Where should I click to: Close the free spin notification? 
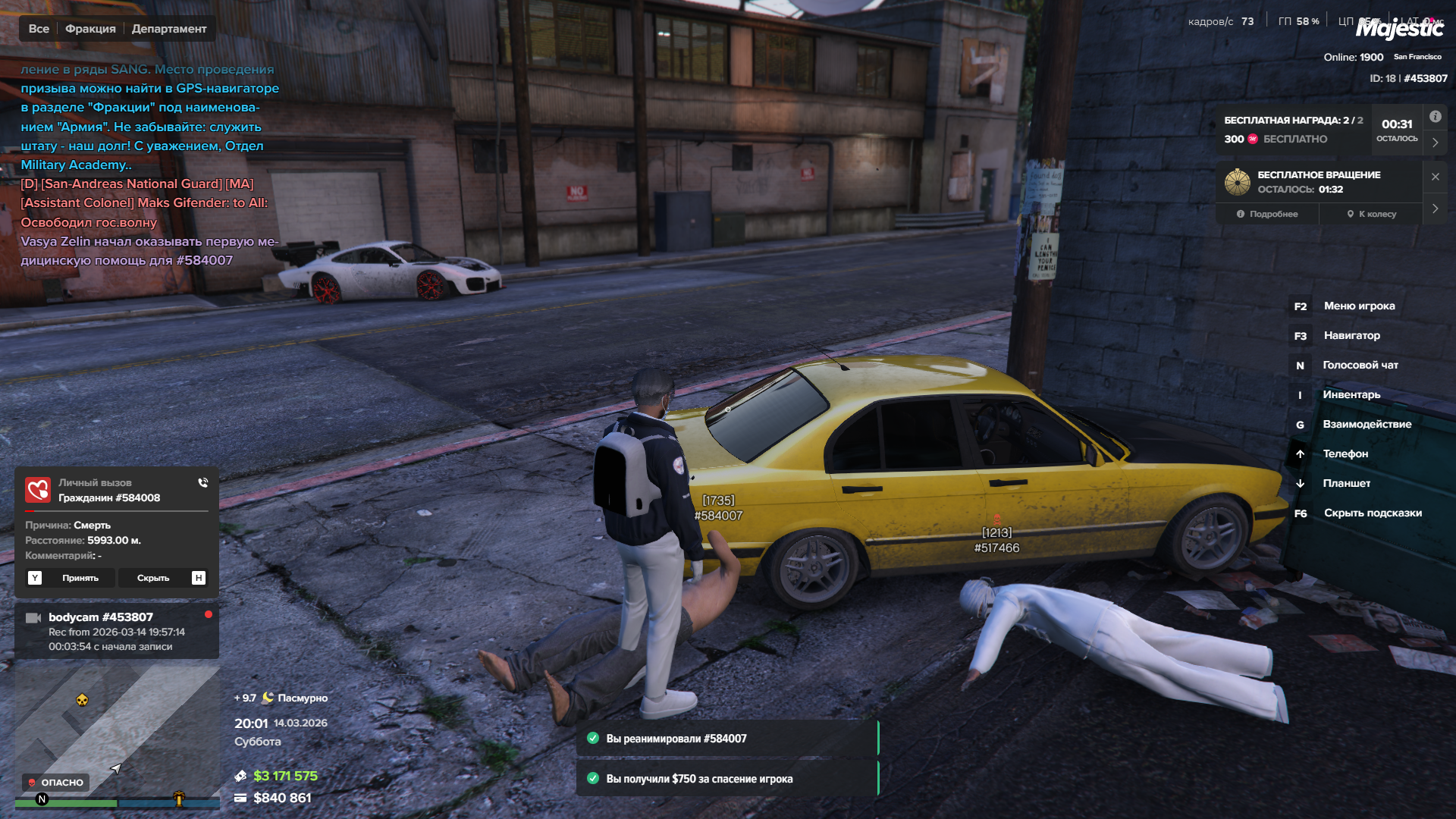(1435, 177)
